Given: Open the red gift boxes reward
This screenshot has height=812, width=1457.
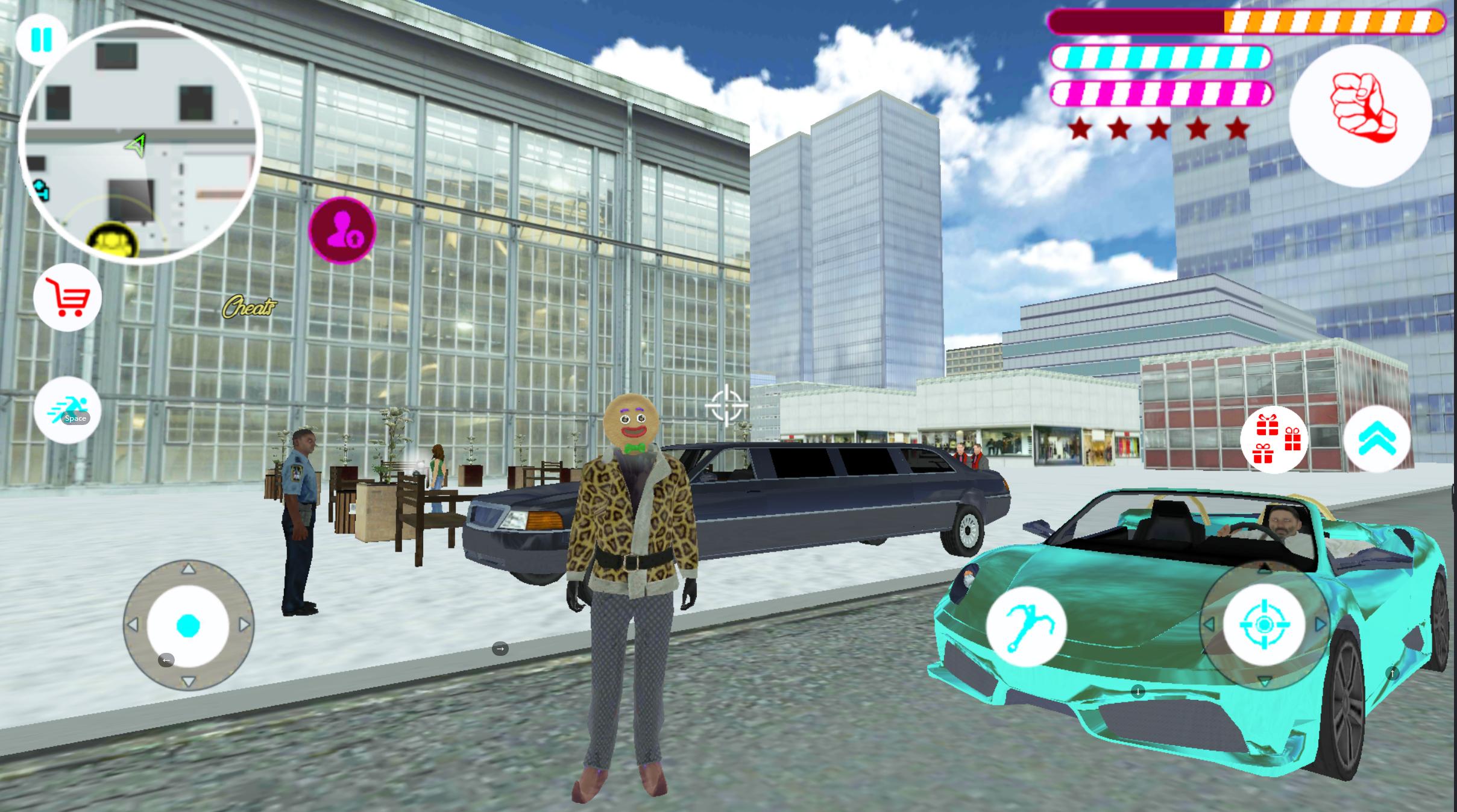Looking at the screenshot, I should (x=1274, y=439).
